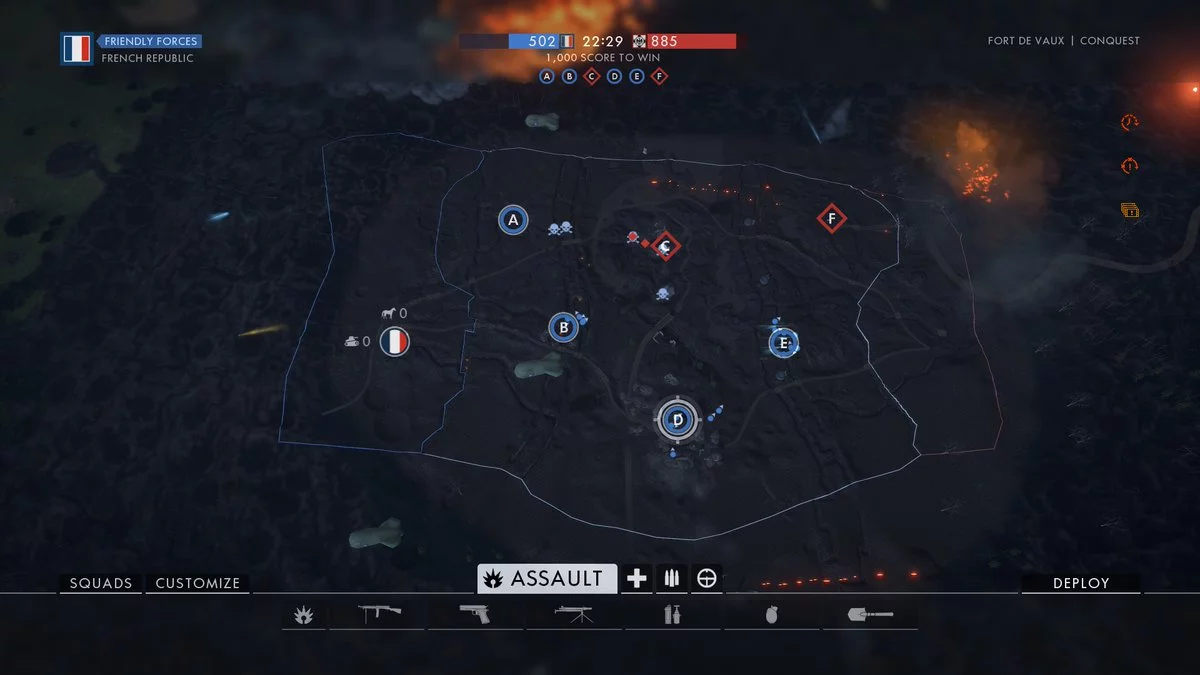The image size is (1200, 675).
Task: Select the shovel melee weapon slot
Action: click(870, 614)
